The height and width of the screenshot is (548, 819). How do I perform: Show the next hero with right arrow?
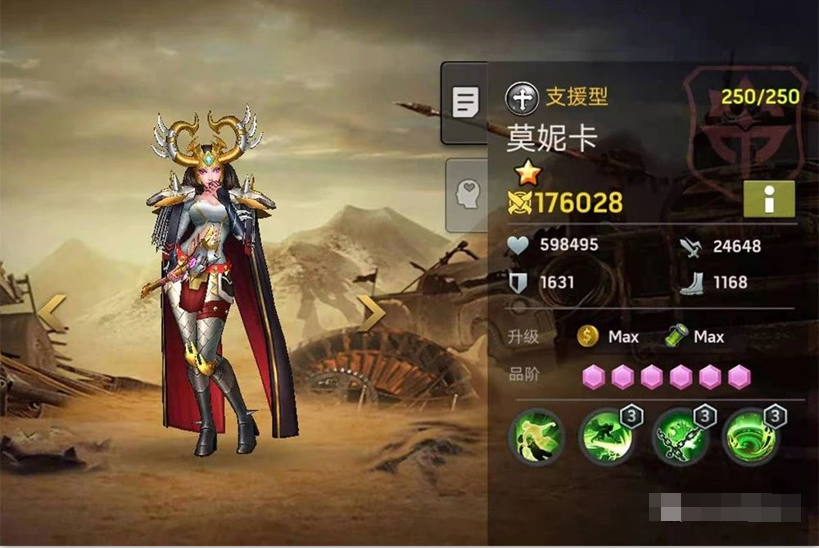(373, 313)
